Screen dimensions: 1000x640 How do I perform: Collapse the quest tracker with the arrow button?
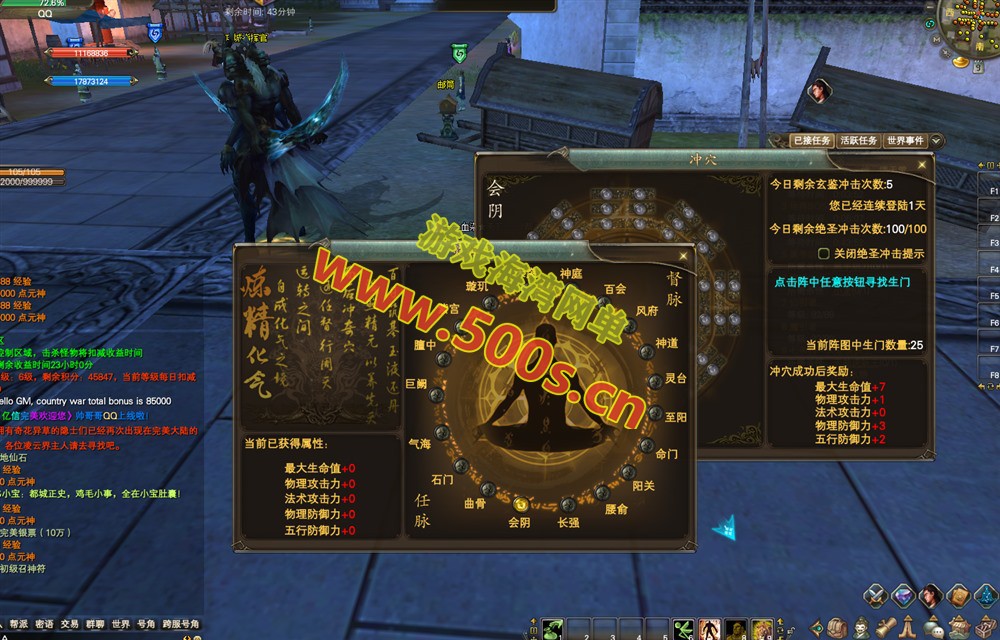coord(936,141)
